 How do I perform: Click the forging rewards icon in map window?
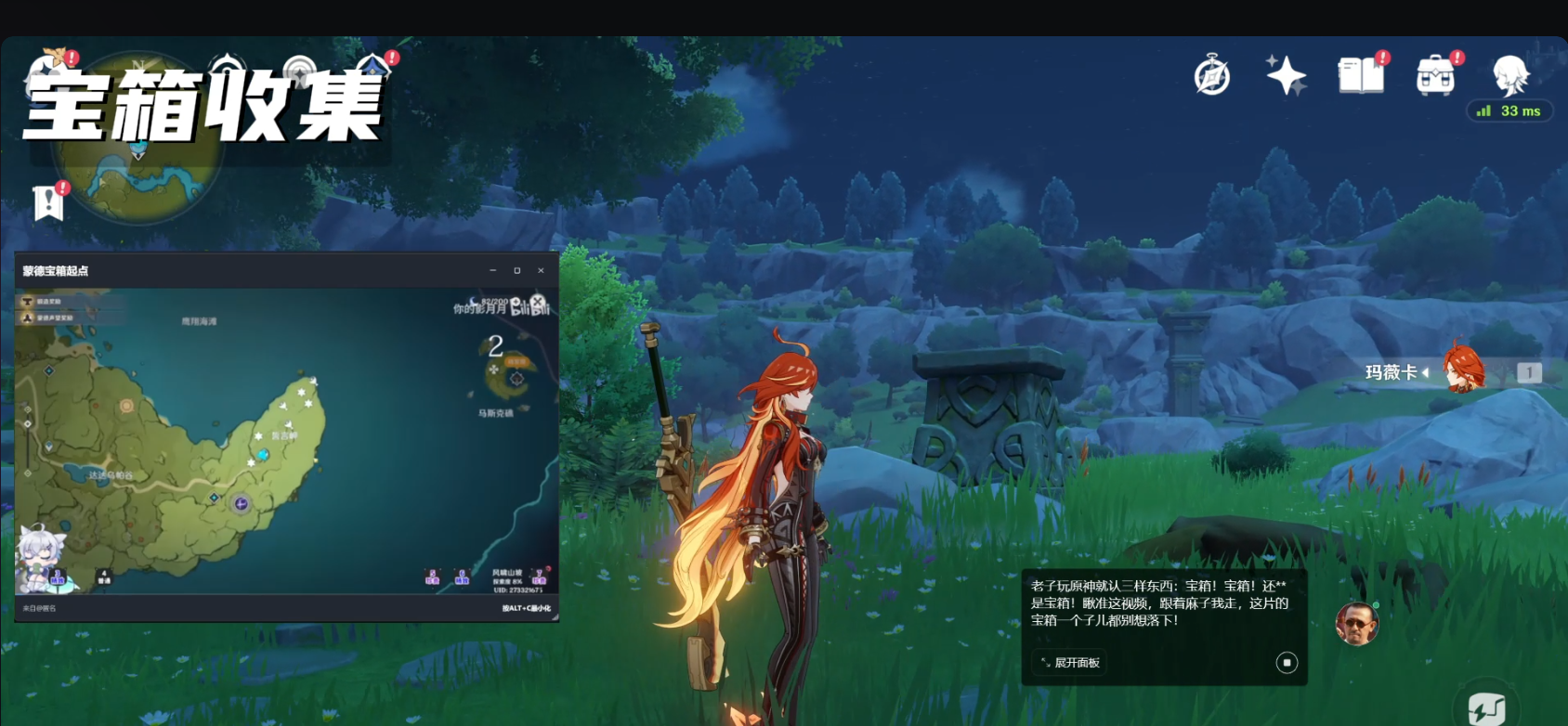28,303
